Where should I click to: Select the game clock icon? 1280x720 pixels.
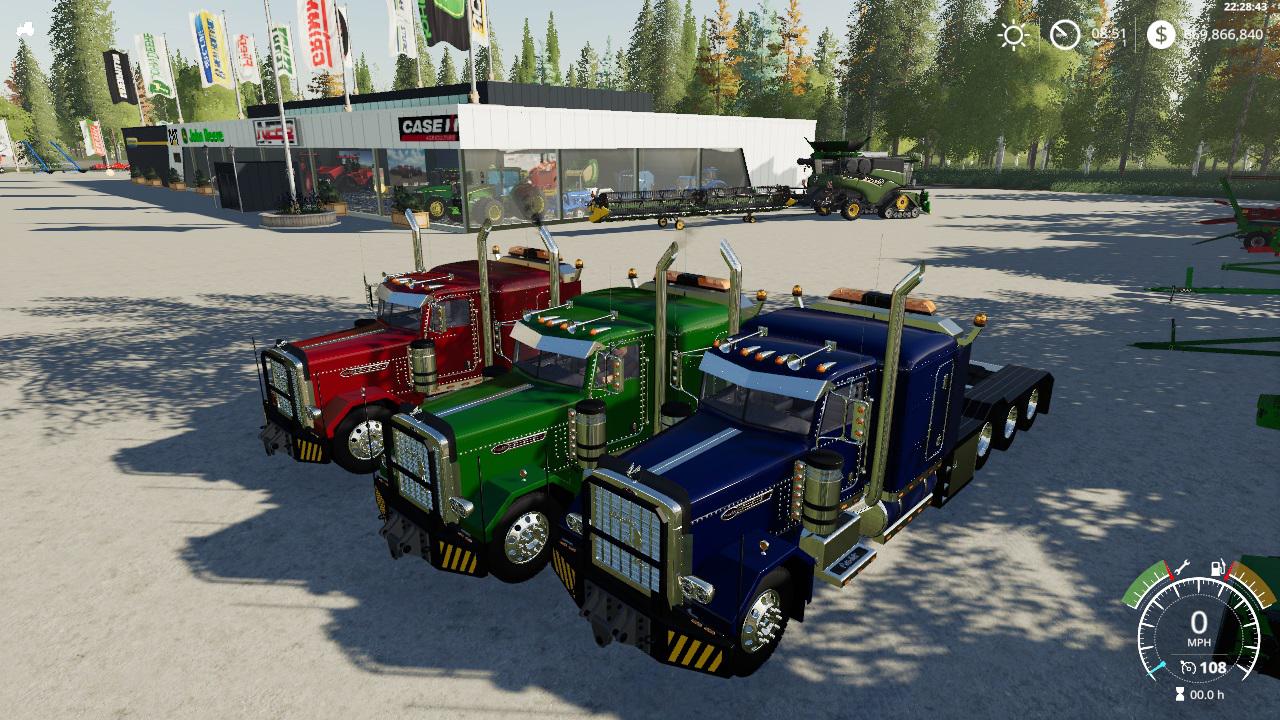click(1064, 35)
